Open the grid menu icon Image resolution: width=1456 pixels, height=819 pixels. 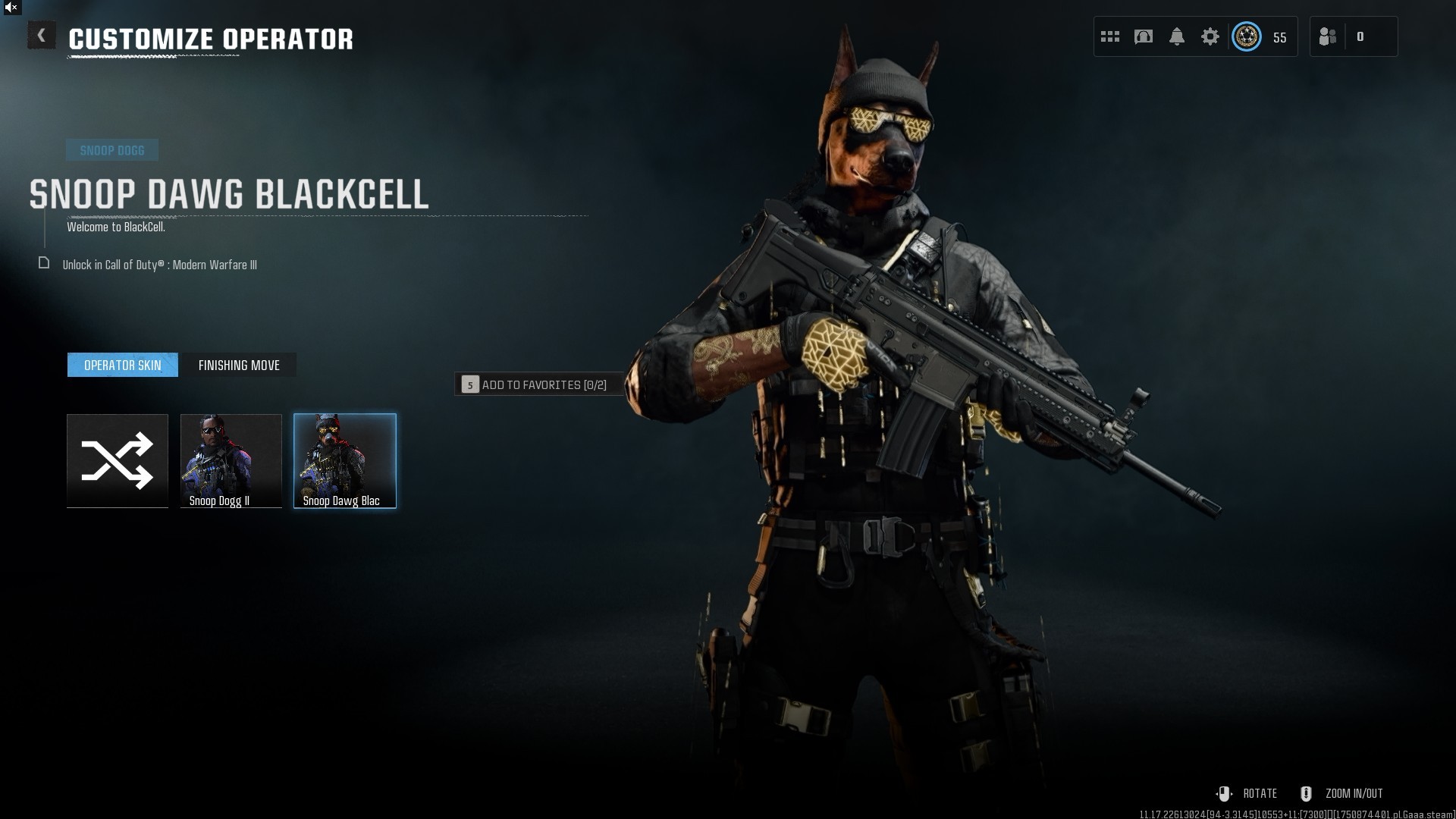(1110, 36)
